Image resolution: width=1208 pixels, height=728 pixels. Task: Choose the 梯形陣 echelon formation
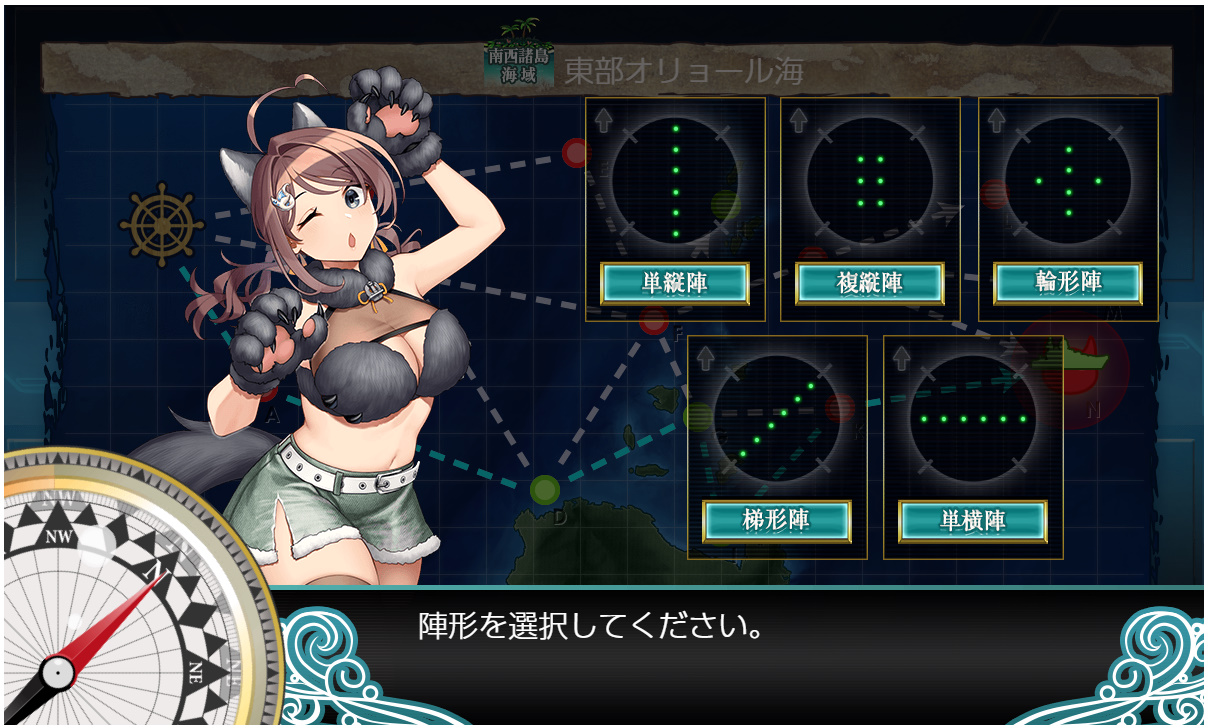coord(777,521)
